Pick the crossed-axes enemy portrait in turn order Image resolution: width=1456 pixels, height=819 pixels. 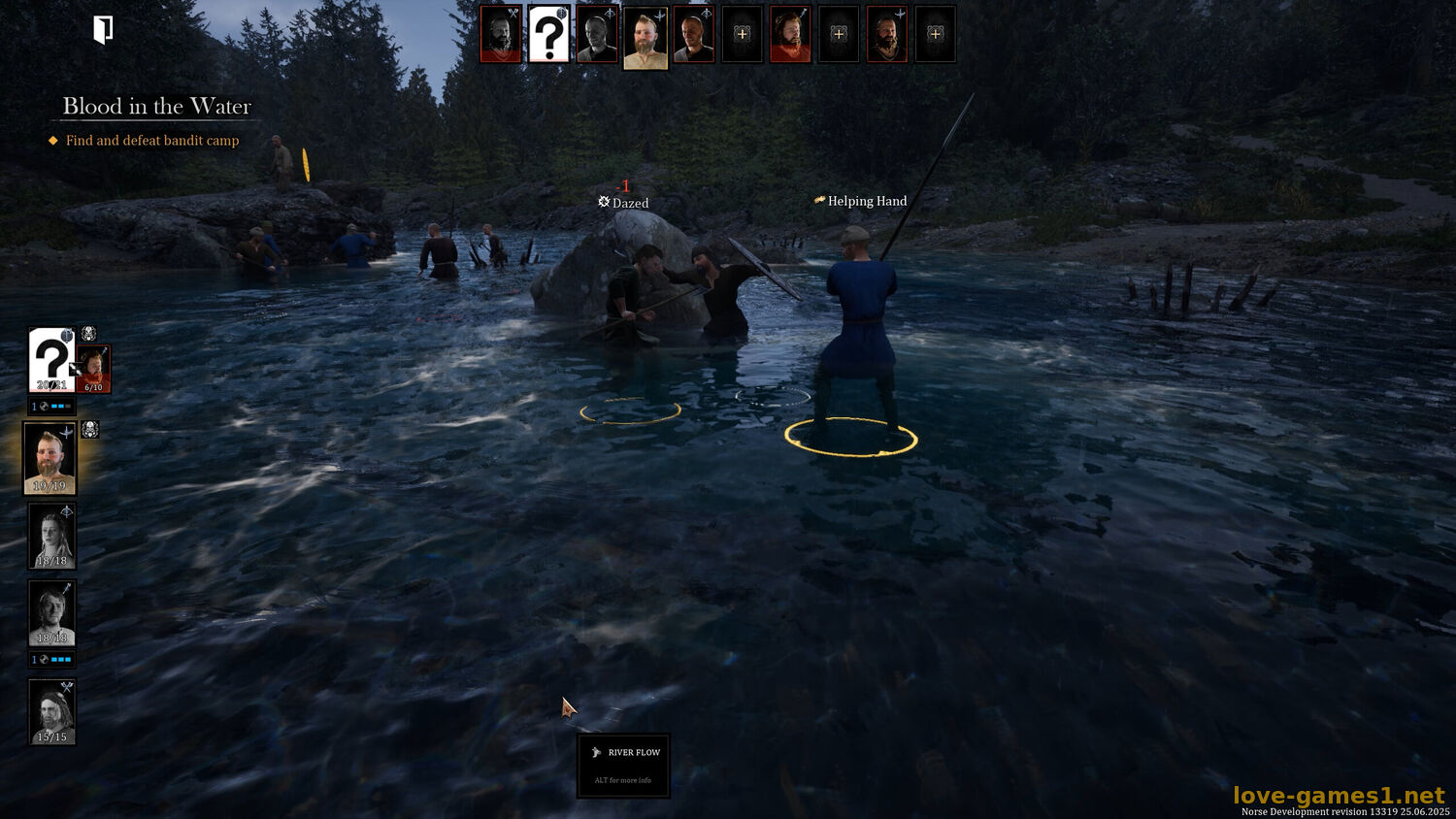pos(501,35)
